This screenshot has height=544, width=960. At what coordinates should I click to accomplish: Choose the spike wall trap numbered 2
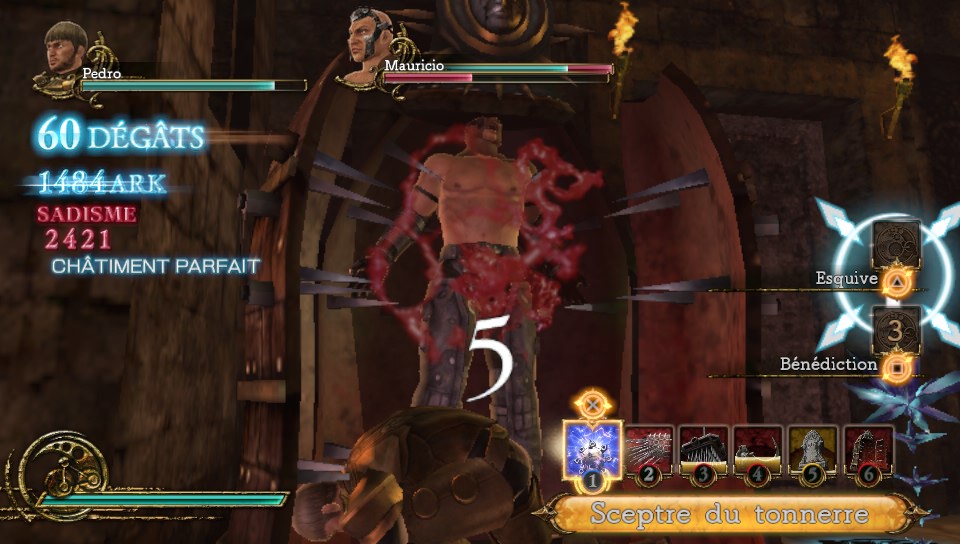click(x=650, y=450)
